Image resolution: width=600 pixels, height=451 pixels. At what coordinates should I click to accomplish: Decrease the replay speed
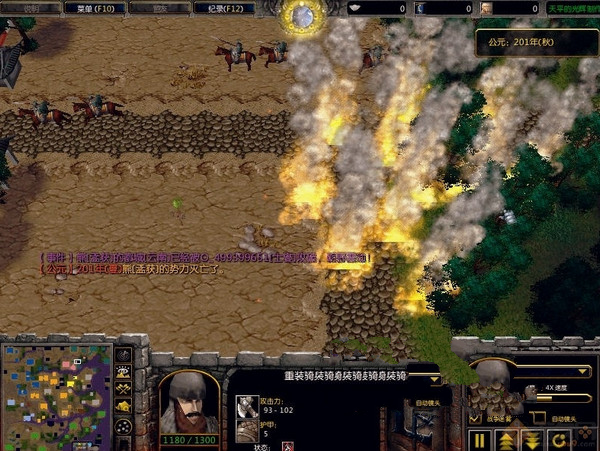point(531,439)
